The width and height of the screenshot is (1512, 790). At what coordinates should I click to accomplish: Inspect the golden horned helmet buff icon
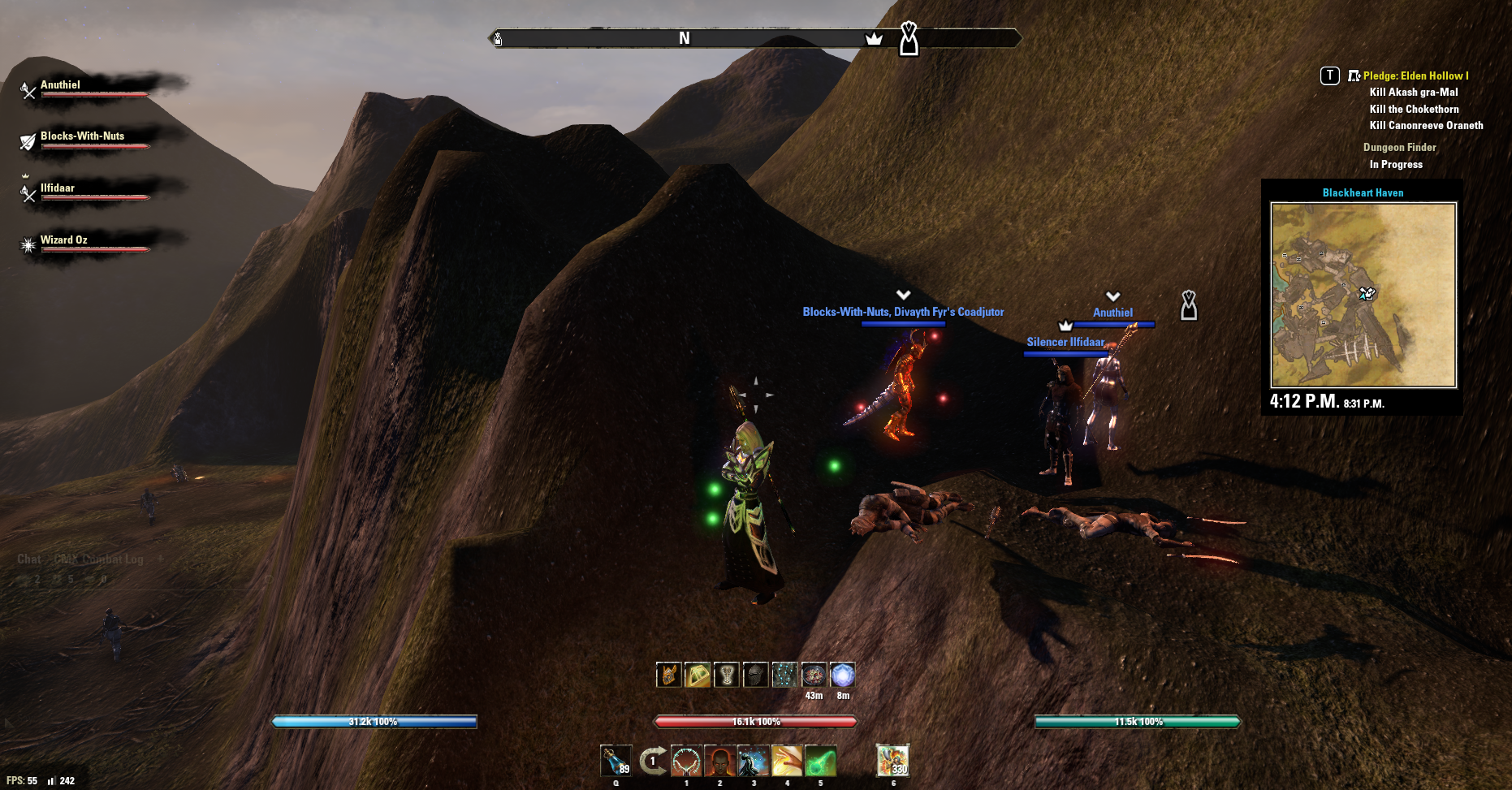668,675
